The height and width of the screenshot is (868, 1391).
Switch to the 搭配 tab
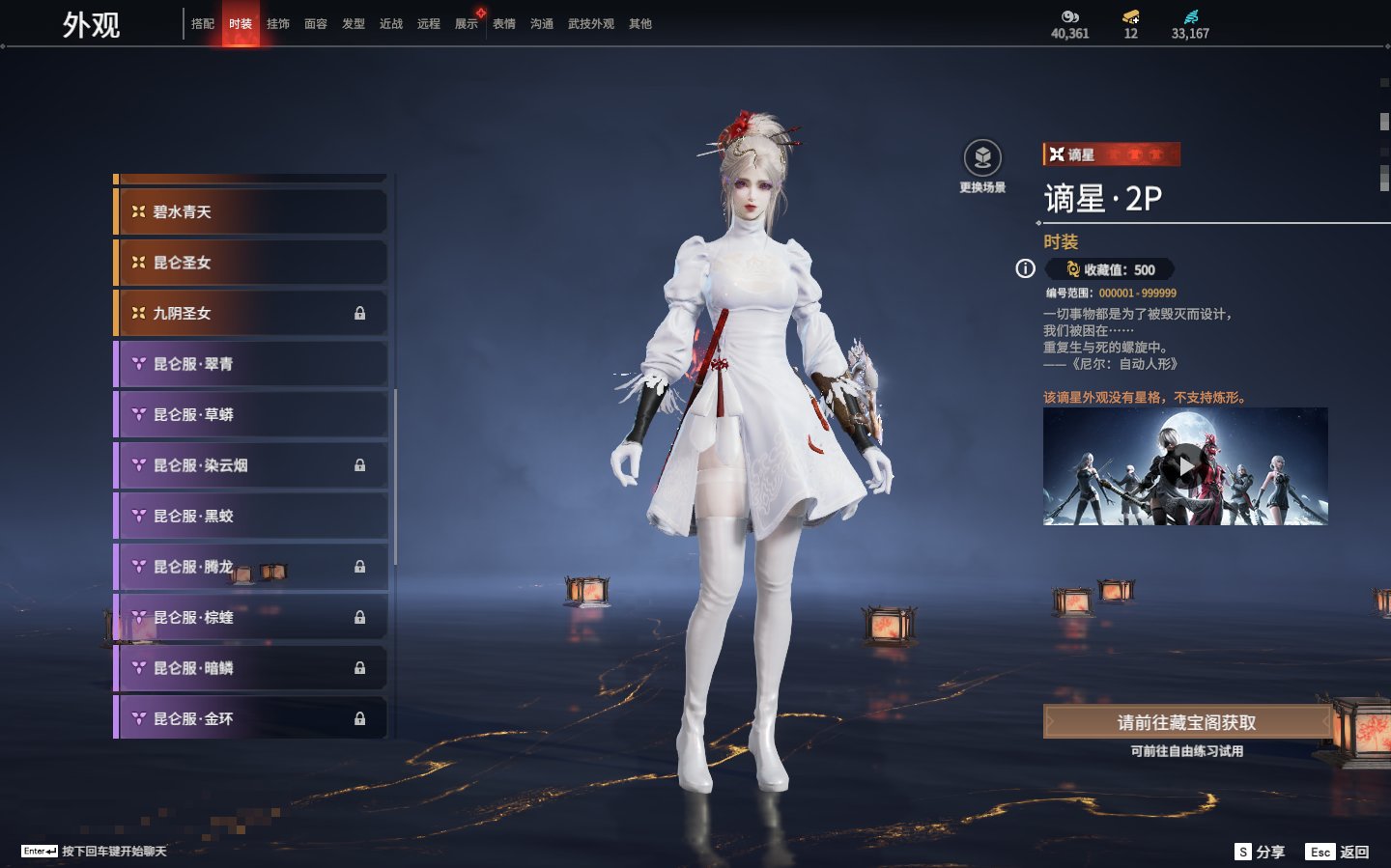203,24
